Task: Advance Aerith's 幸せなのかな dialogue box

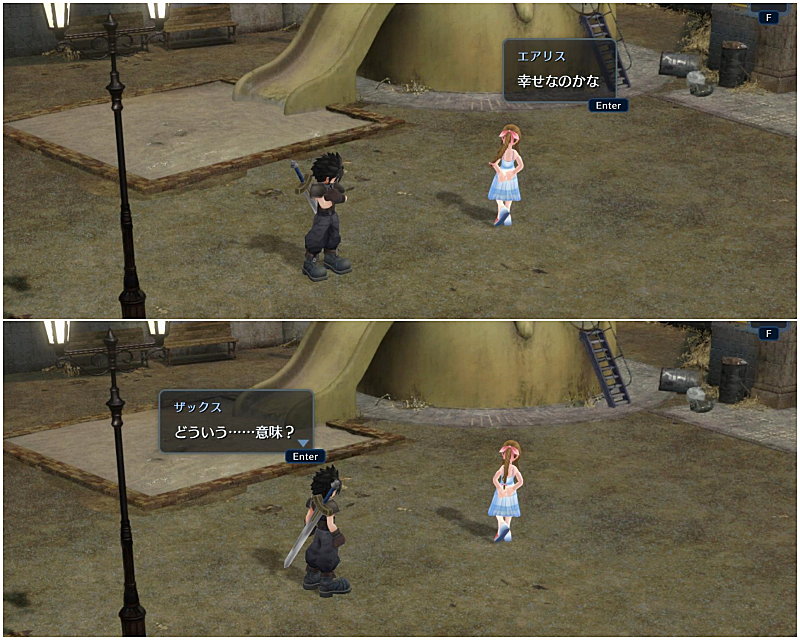Action: 607,105
